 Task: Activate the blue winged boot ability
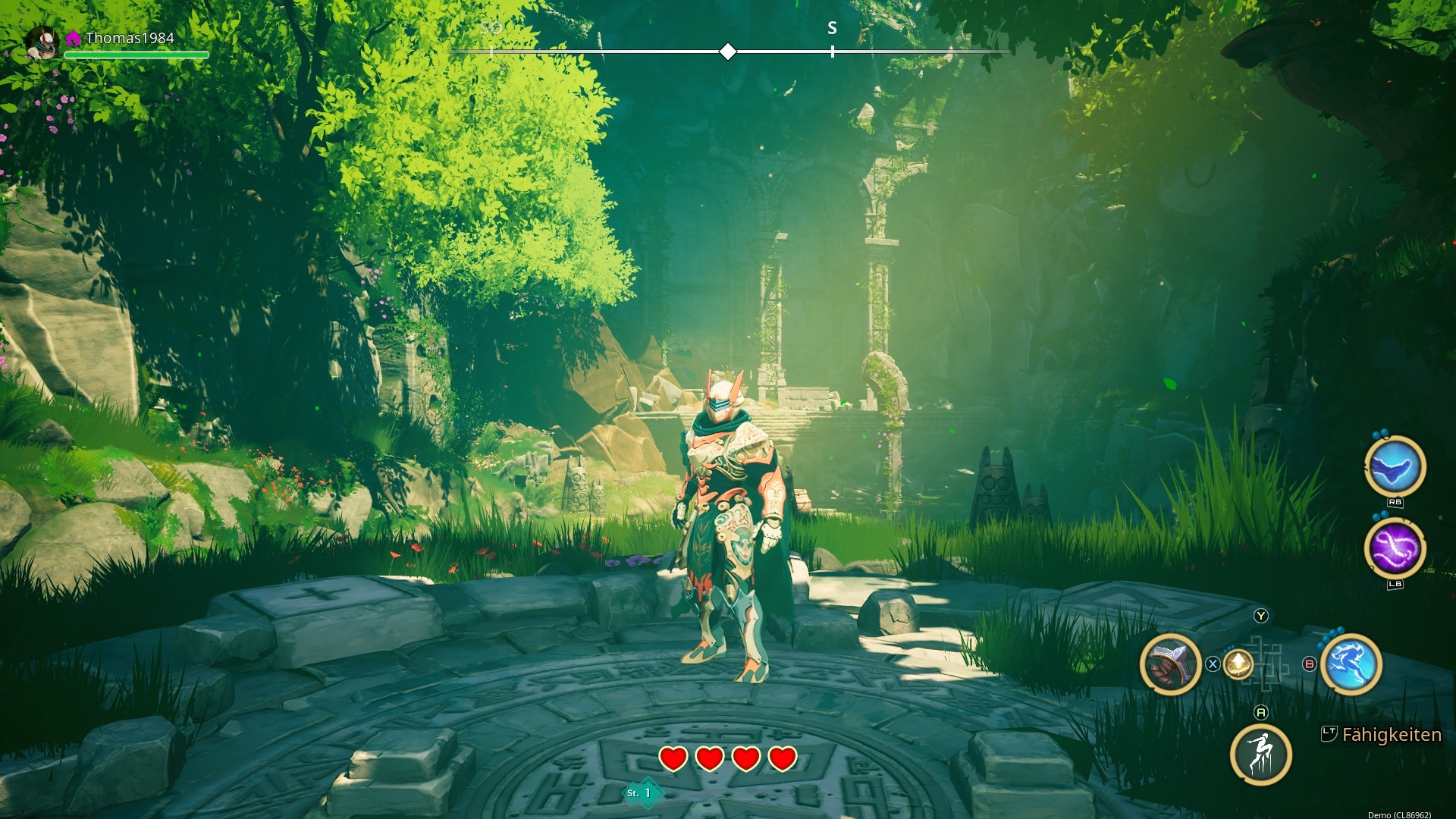click(x=1395, y=467)
